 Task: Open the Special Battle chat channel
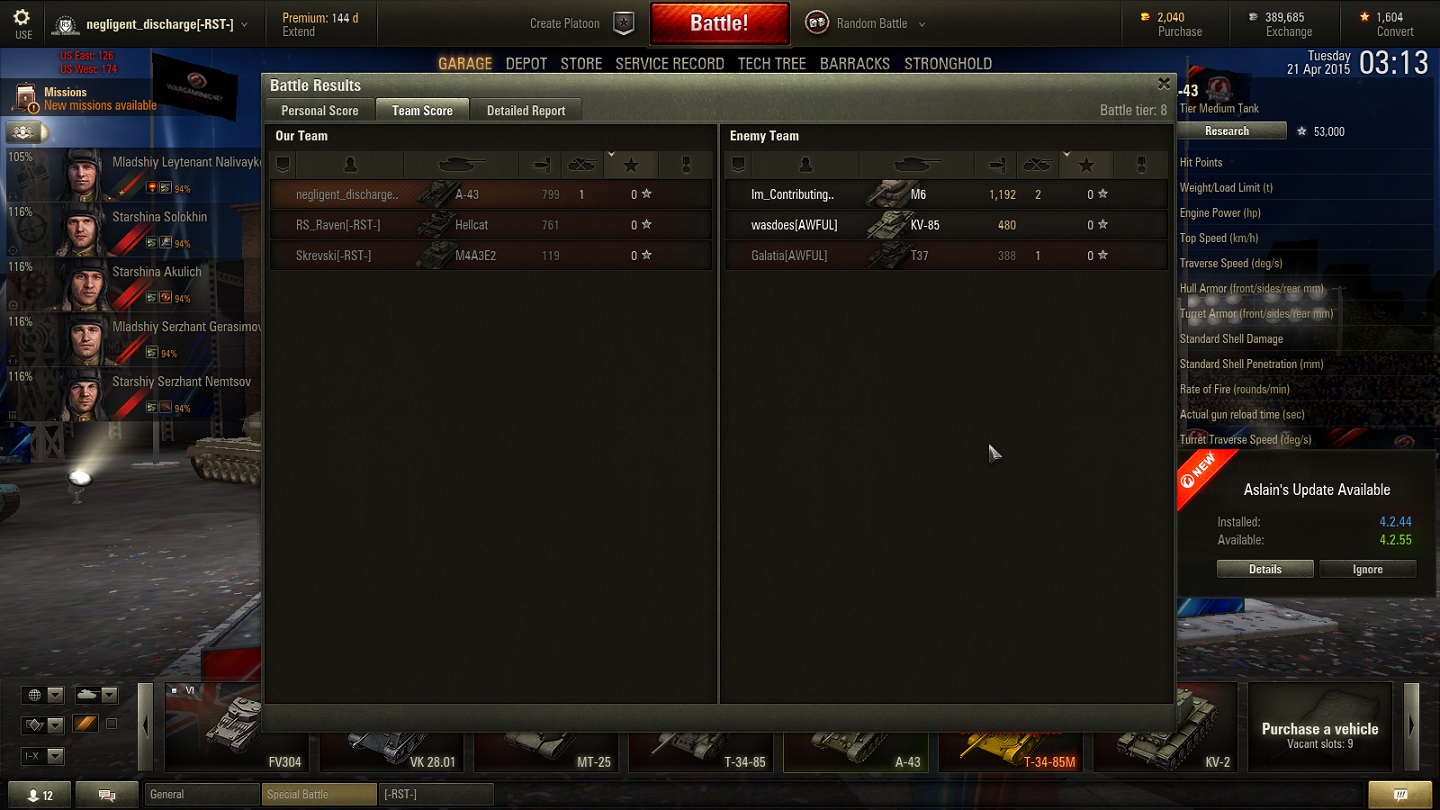pos(319,795)
